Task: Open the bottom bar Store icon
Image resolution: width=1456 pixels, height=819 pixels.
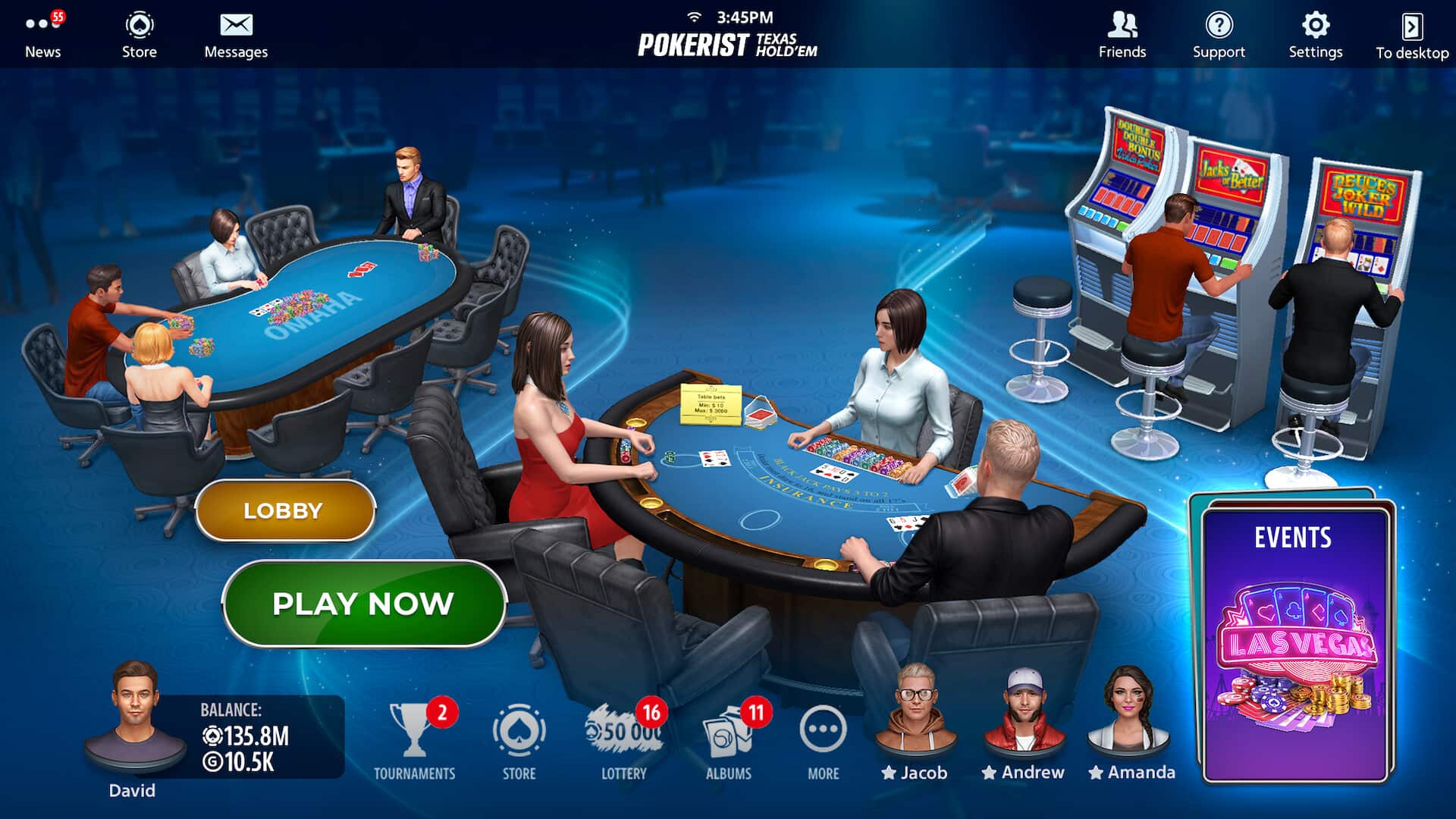Action: pyautogui.click(x=519, y=732)
